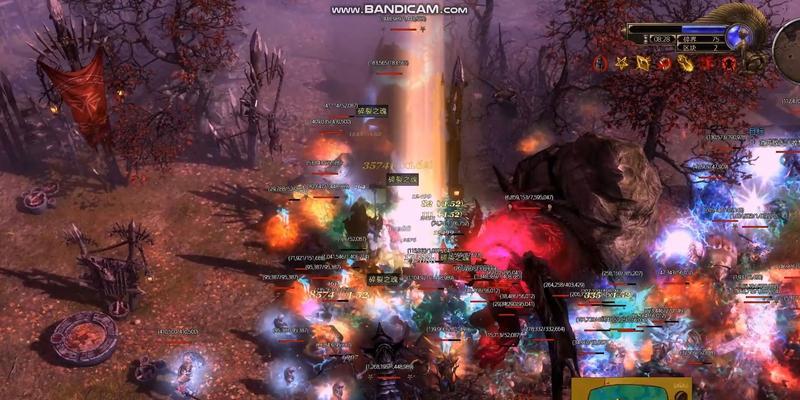Activate the golden flame icon
800x400 pixels.
click(x=687, y=64)
